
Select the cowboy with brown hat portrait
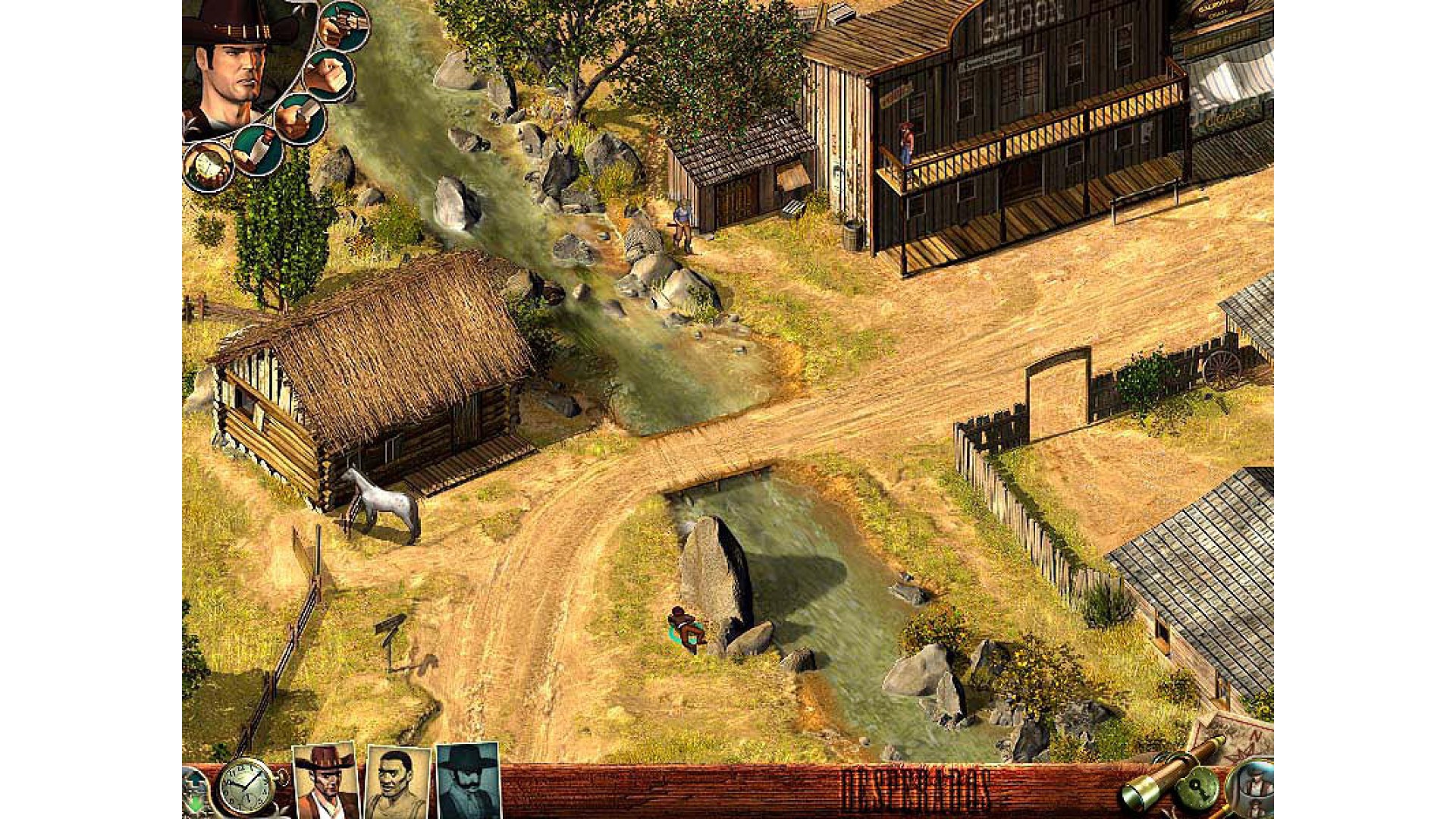325,781
